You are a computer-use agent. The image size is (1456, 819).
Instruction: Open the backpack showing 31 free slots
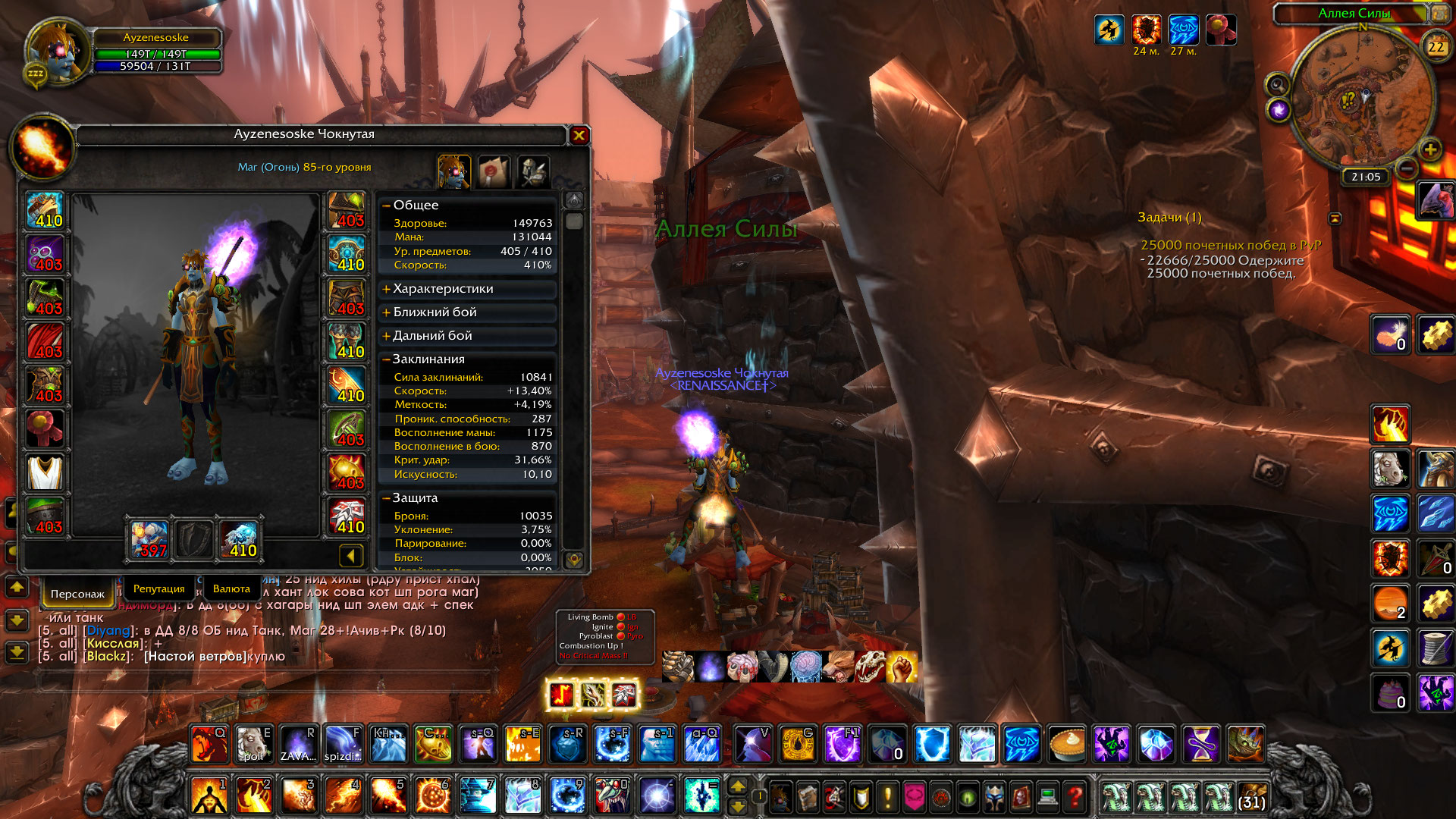coord(1252,797)
